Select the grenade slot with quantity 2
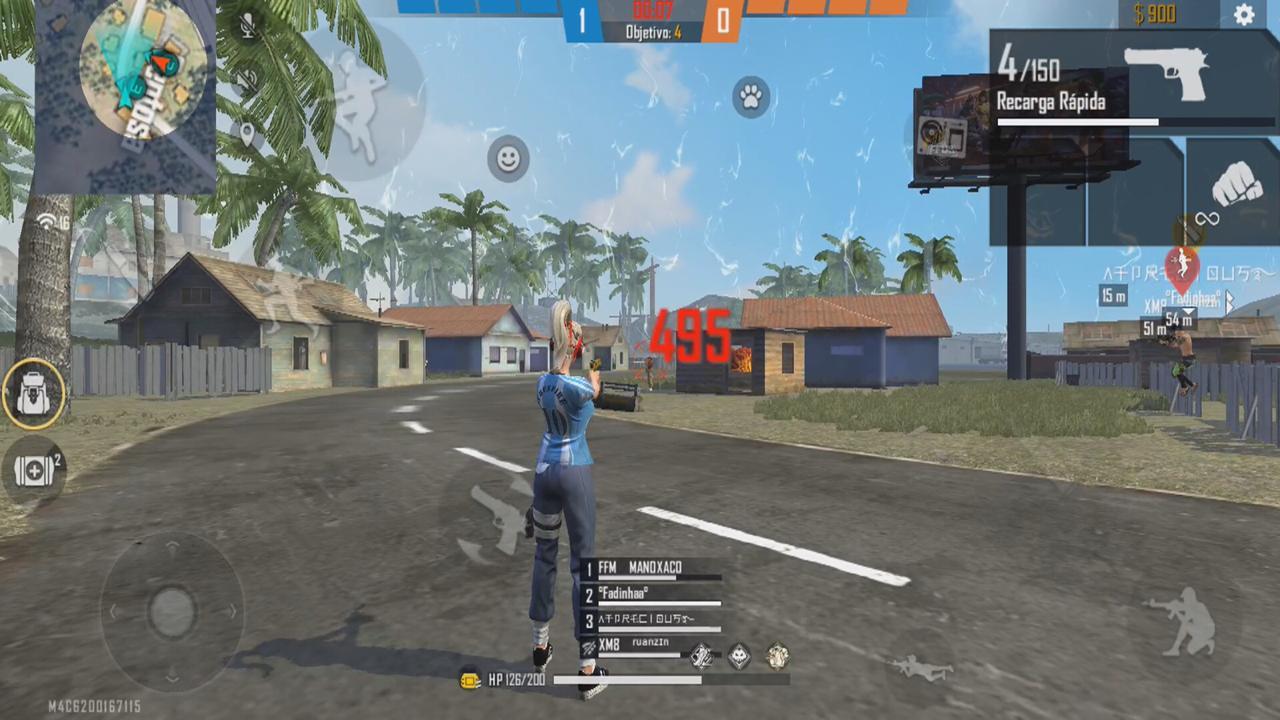 [33, 470]
